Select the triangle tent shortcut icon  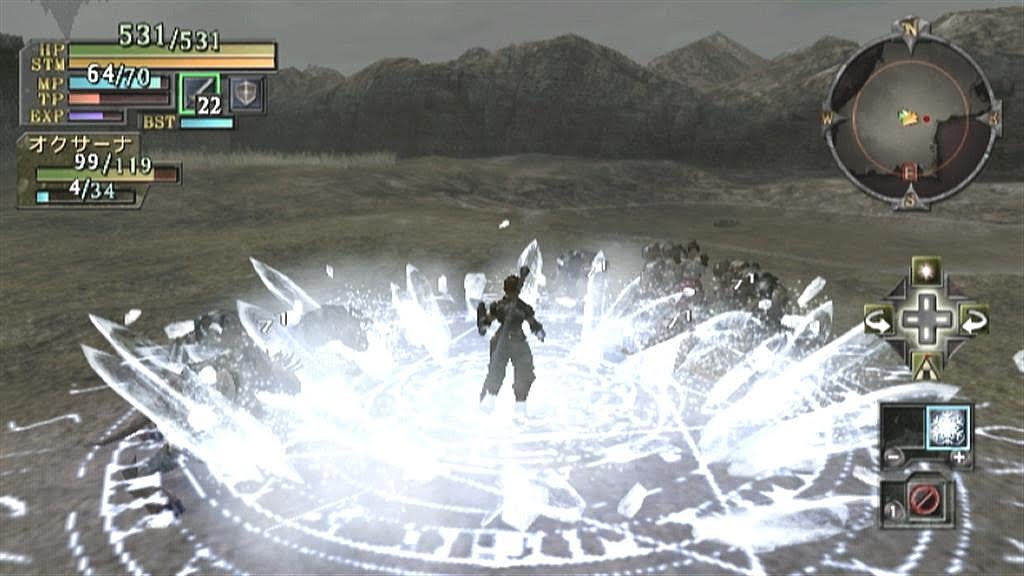click(926, 366)
